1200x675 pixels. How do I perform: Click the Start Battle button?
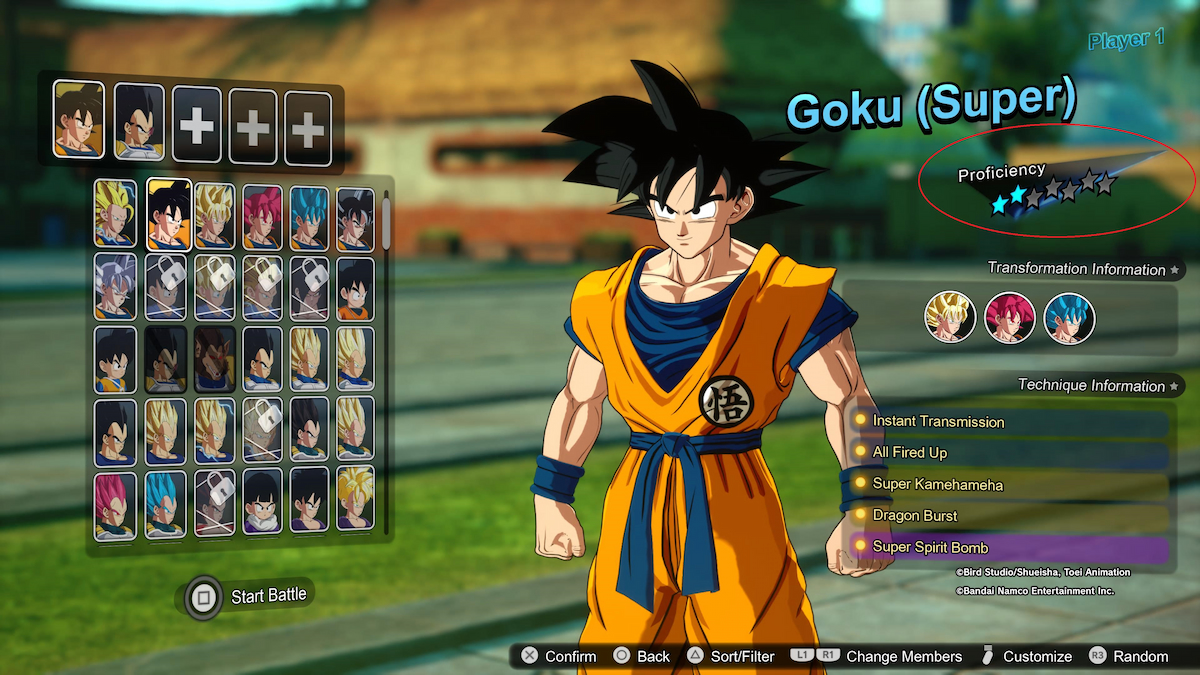(x=249, y=596)
